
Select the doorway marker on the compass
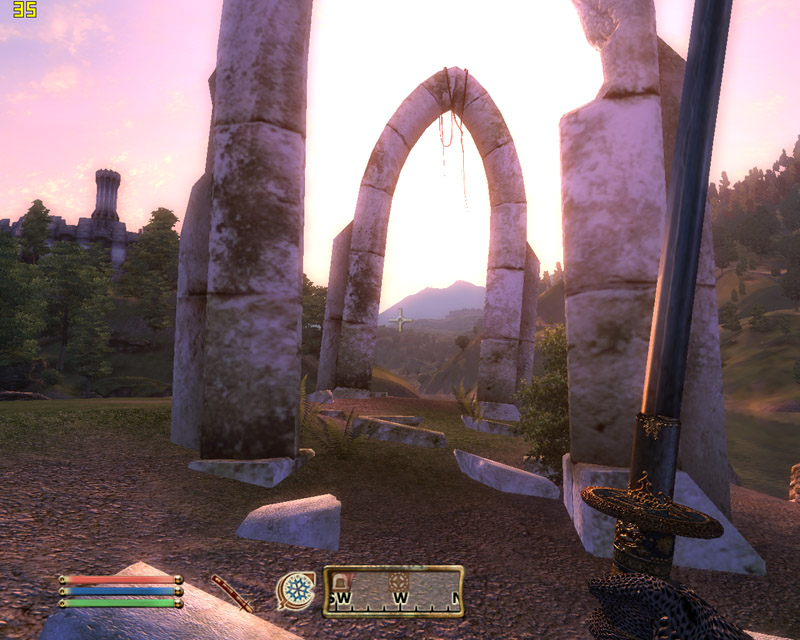click(342, 583)
